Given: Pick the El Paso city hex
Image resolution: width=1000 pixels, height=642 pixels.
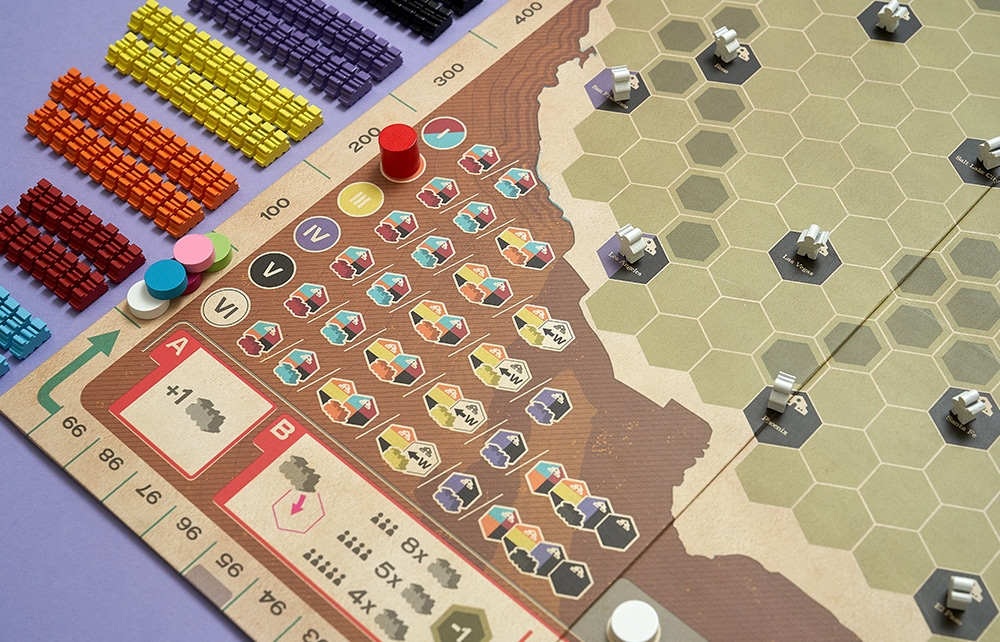Looking at the screenshot, I should point(957,600).
